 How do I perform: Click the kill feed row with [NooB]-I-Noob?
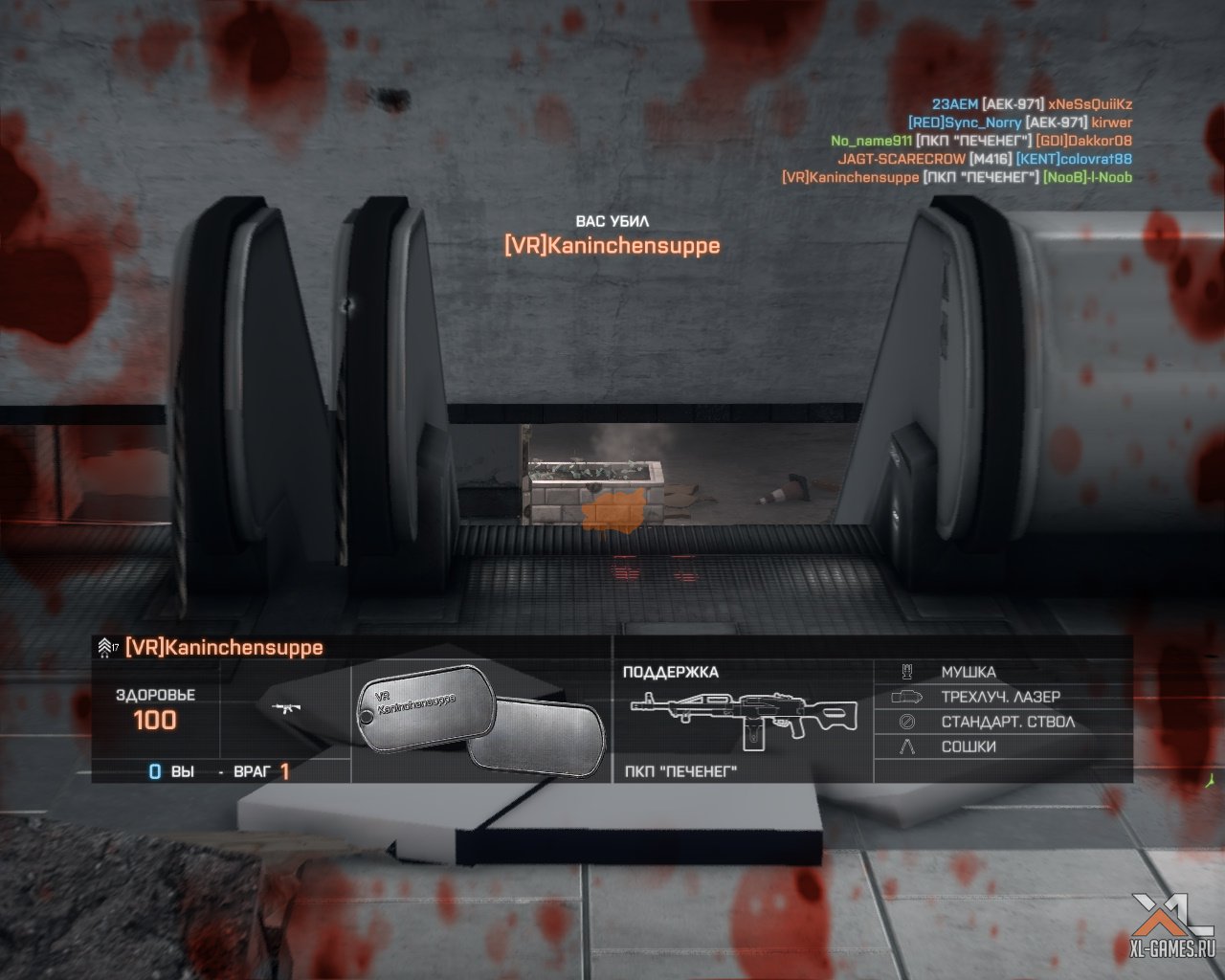coord(956,177)
